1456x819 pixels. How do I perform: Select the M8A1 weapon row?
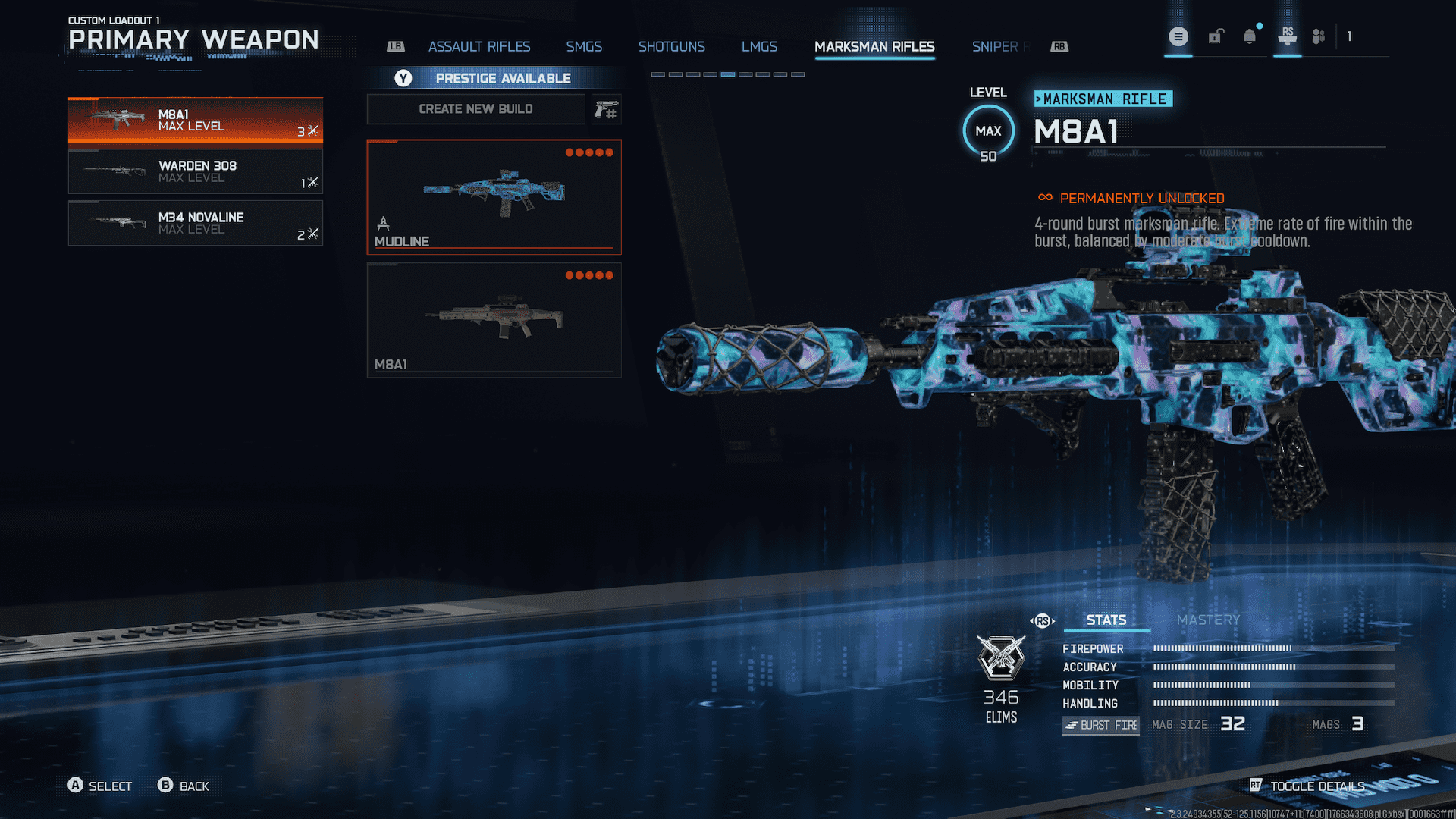[195, 121]
